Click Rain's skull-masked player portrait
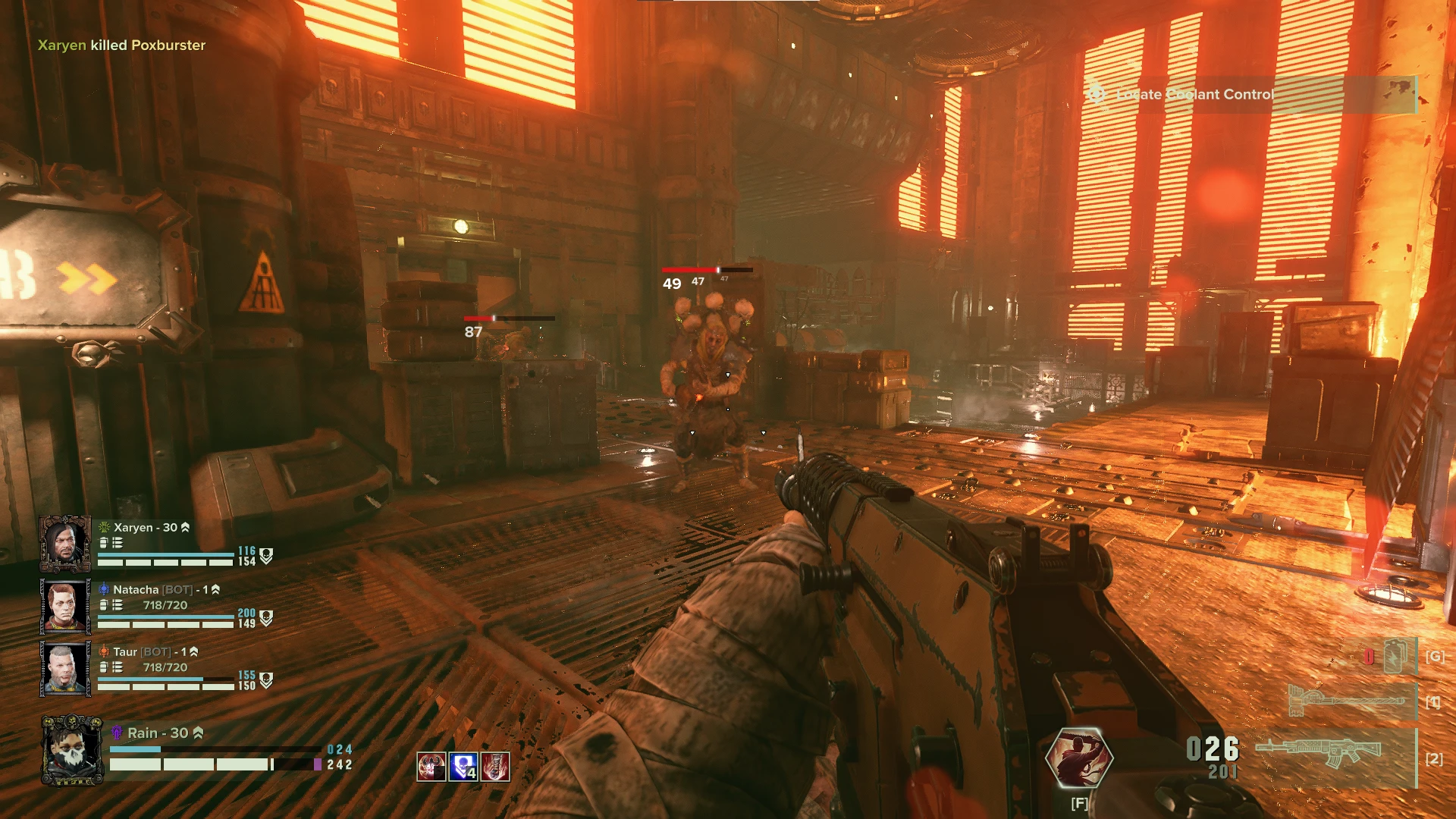The image size is (1456, 819). (x=72, y=750)
